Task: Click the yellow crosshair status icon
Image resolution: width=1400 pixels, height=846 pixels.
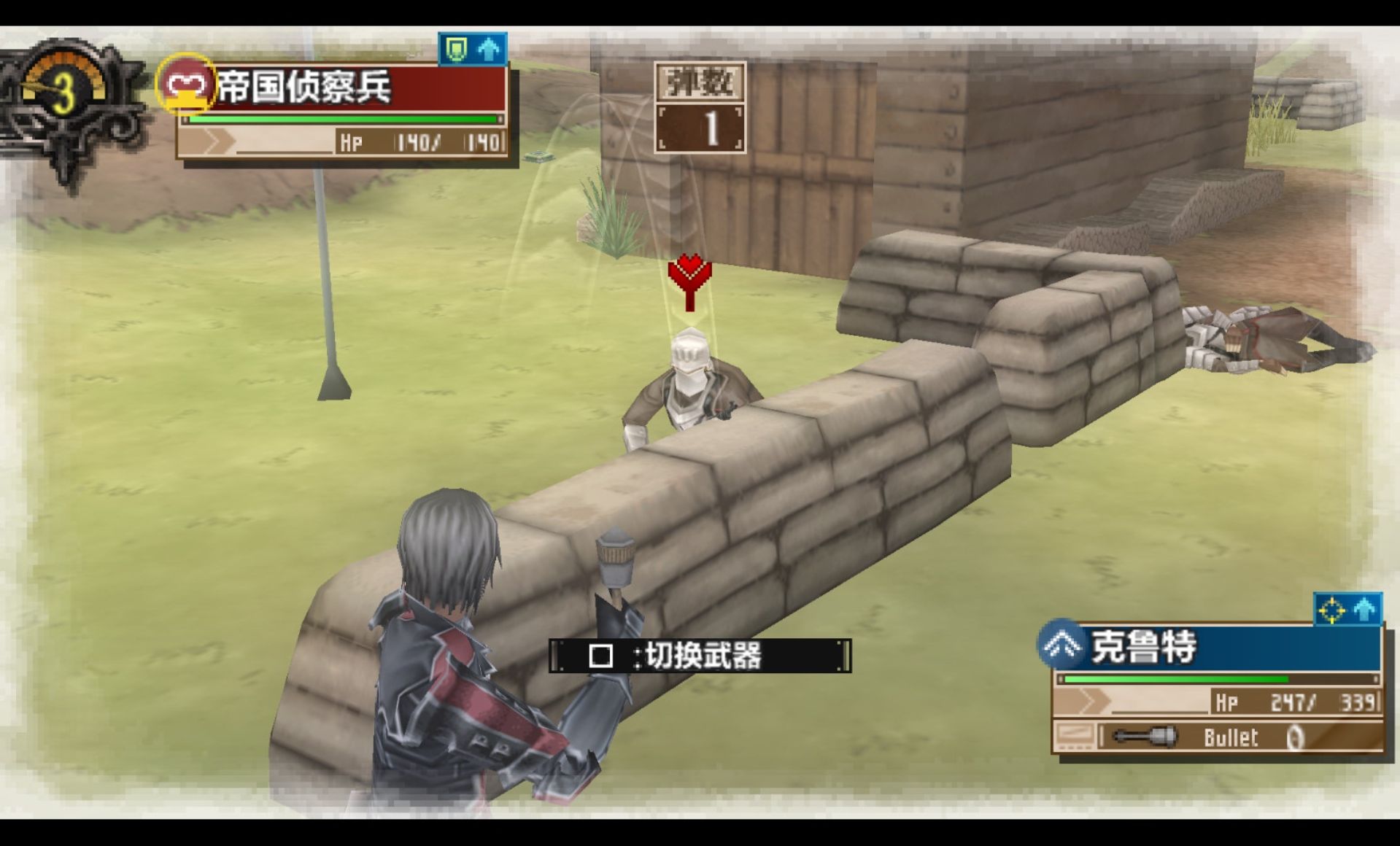Action: coord(1331,610)
